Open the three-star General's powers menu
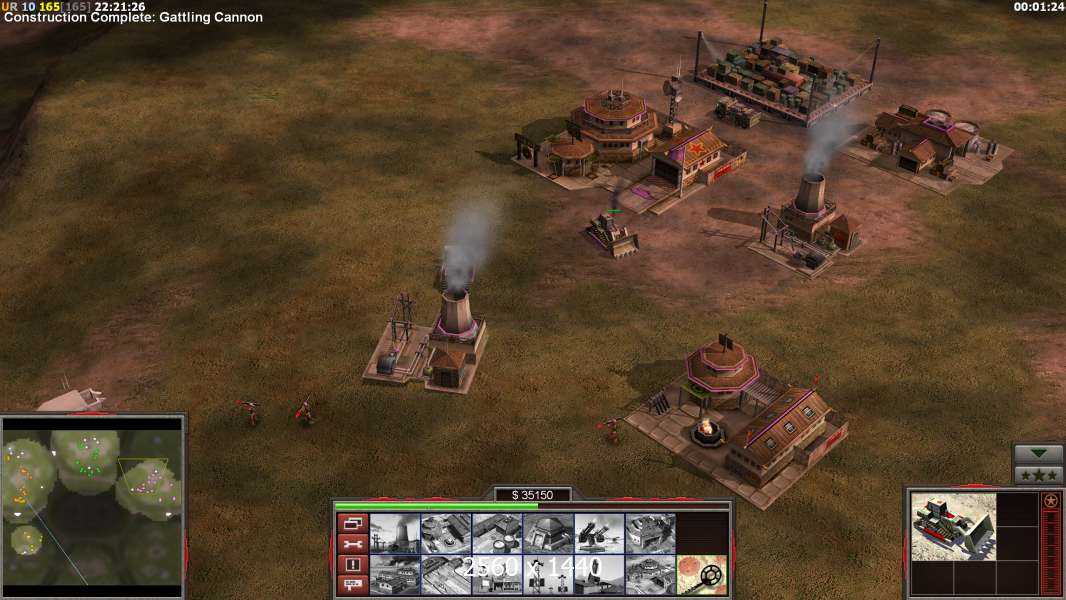Image resolution: width=1066 pixels, height=600 pixels. pos(1039,475)
